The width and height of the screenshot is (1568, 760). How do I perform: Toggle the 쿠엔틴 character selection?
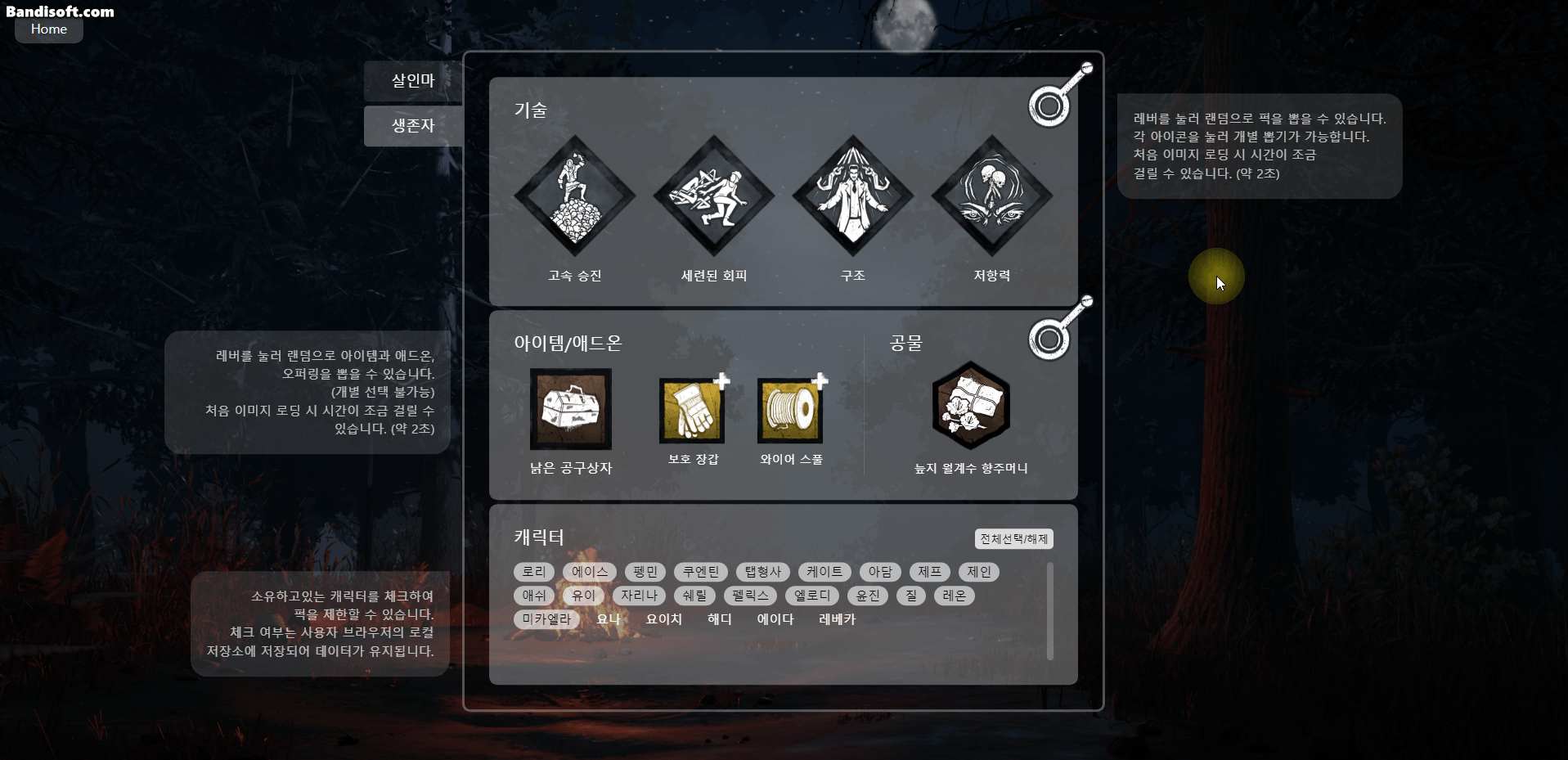click(700, 572)
